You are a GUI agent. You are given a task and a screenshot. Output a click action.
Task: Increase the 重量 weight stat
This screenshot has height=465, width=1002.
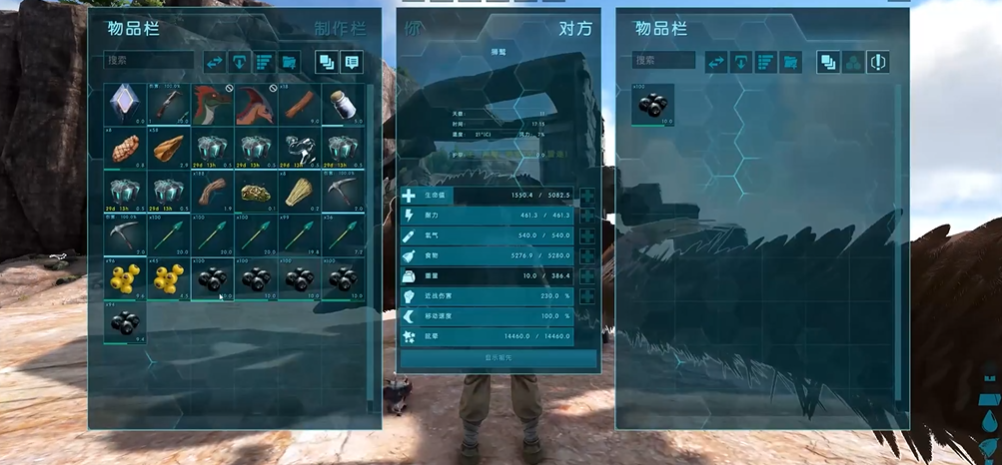point(587,276)
